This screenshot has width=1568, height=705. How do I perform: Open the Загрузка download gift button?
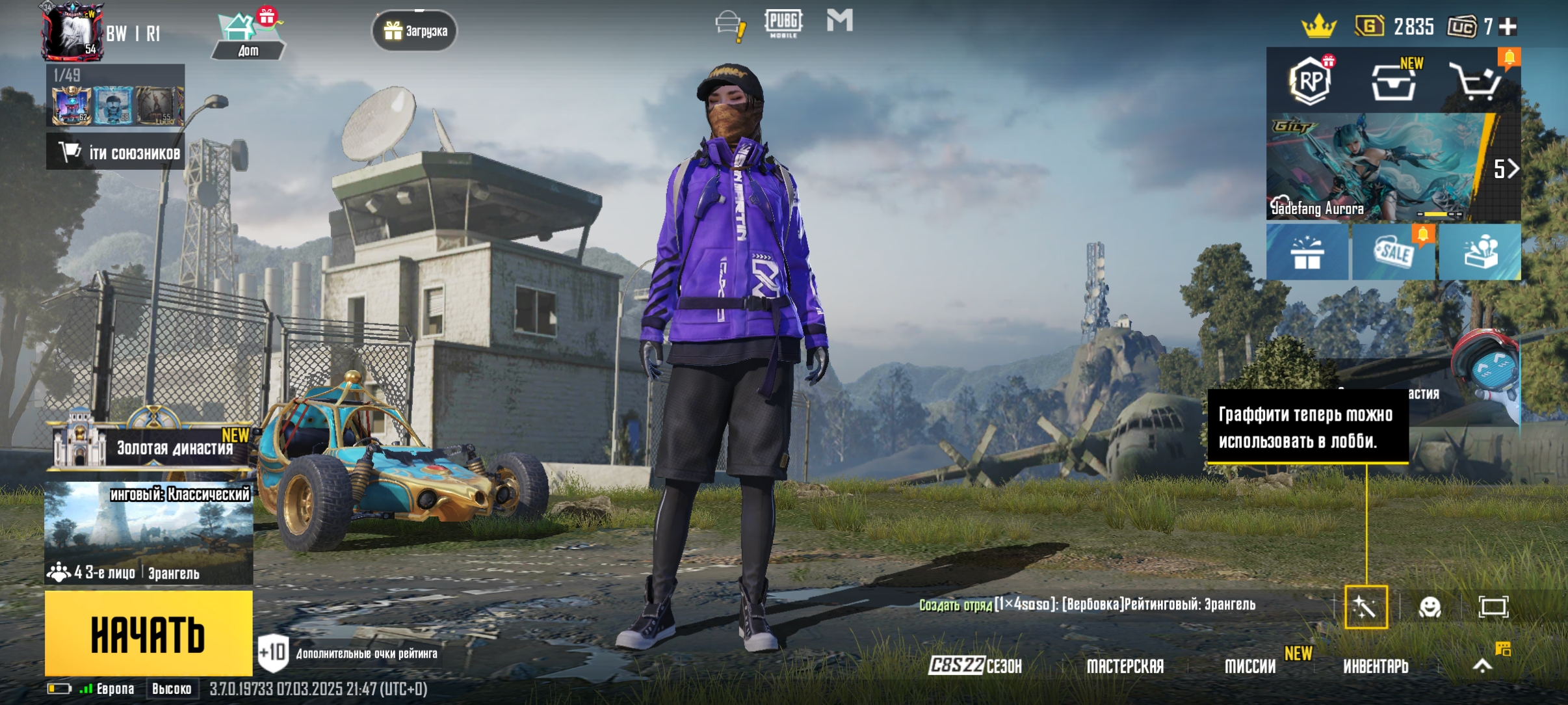pyautogui.click(x=415, y=31)
